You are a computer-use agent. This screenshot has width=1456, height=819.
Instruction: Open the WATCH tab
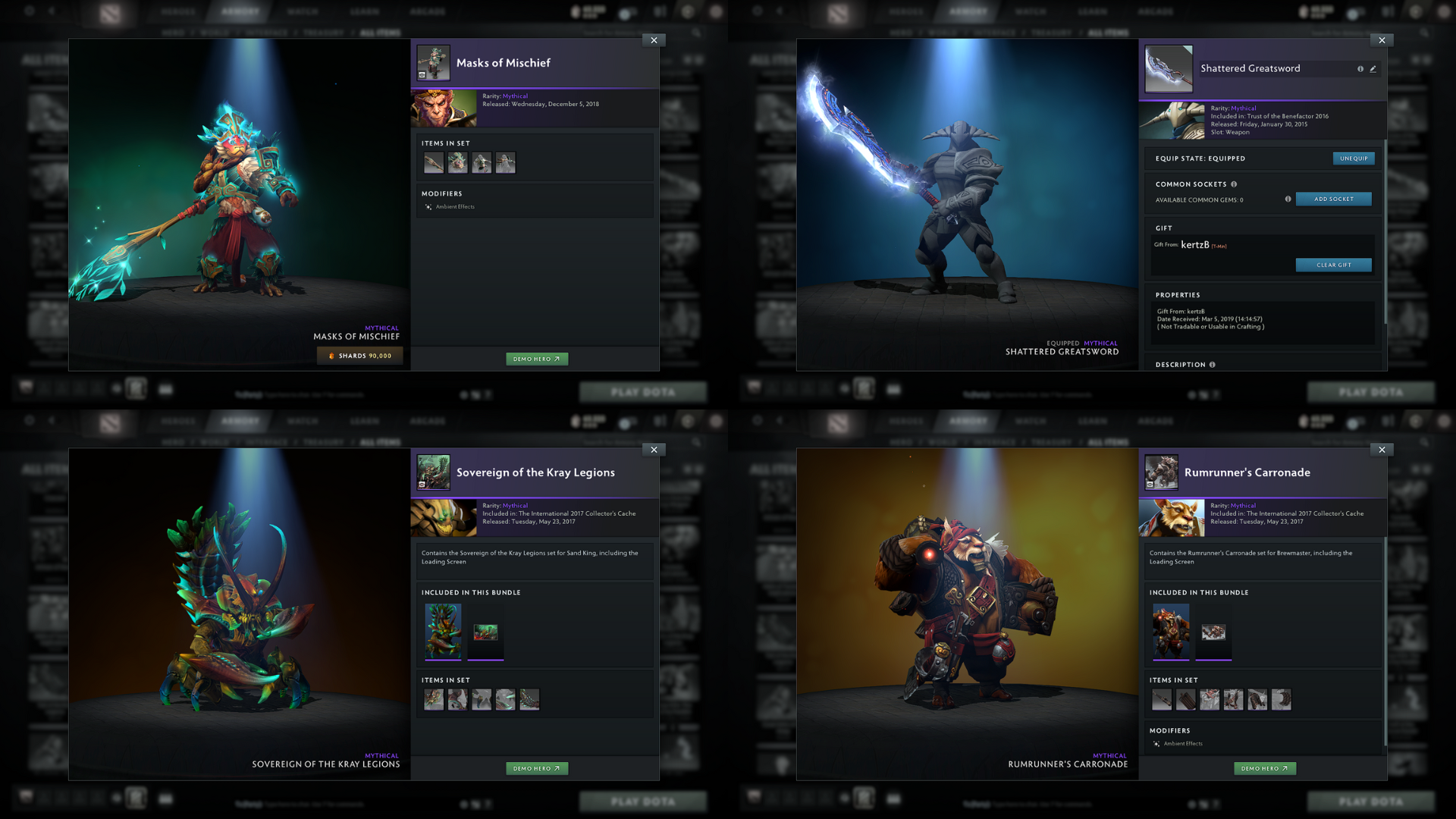pos(303,11)
